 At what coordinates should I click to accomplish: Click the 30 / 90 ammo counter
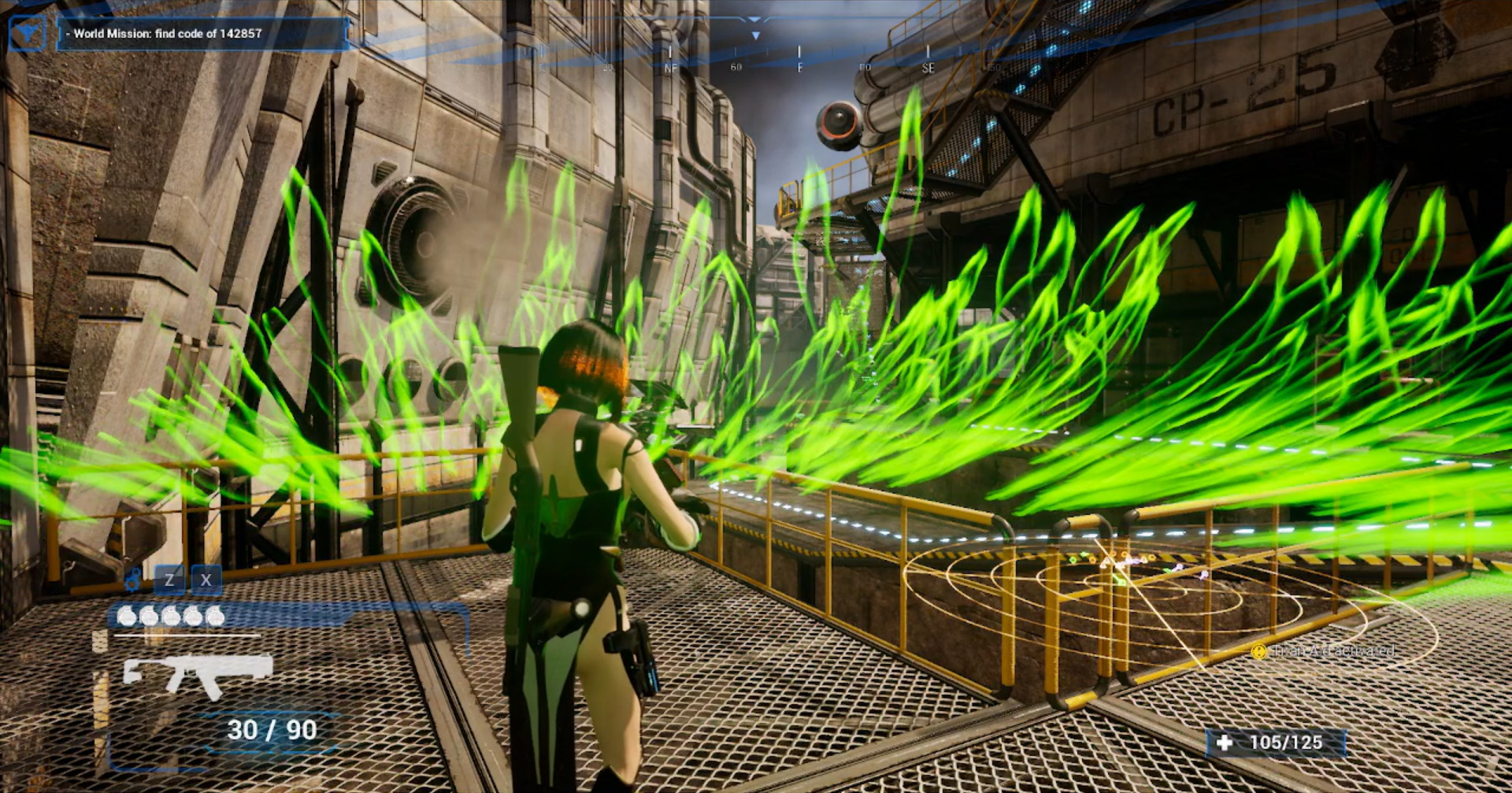[270, 729]
